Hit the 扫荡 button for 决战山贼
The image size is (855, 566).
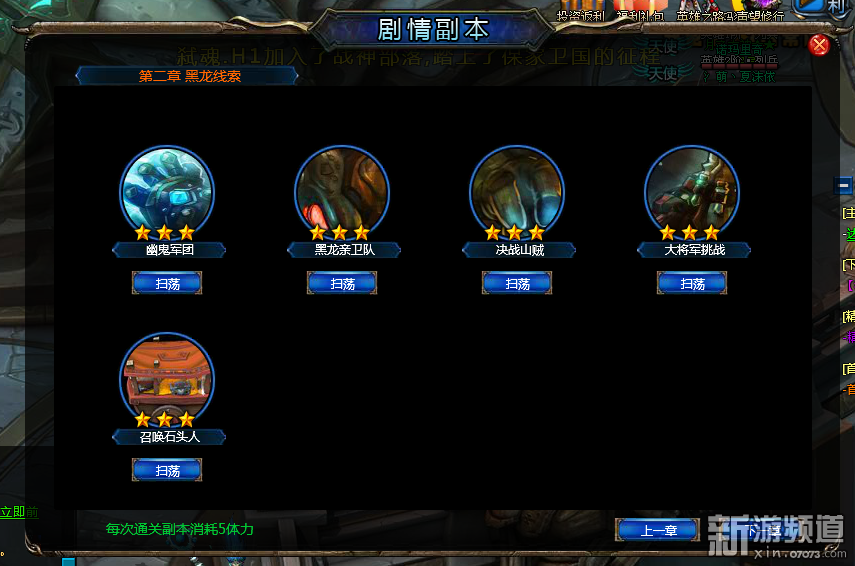tap(517, 284)
